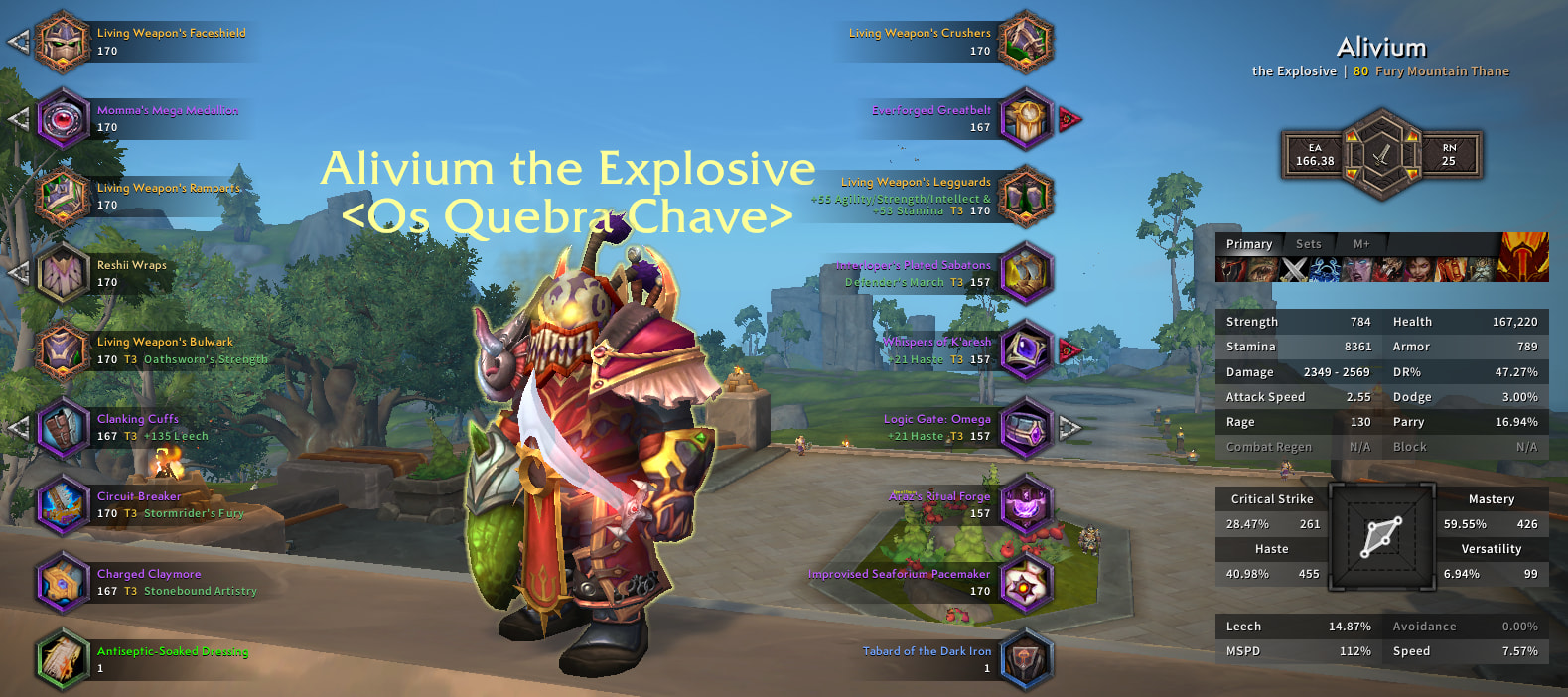This screenshot has height=697, width=1568.
Task: Open the Living Weapon's Legguards slot
Action: click(x=1025, y=197)
